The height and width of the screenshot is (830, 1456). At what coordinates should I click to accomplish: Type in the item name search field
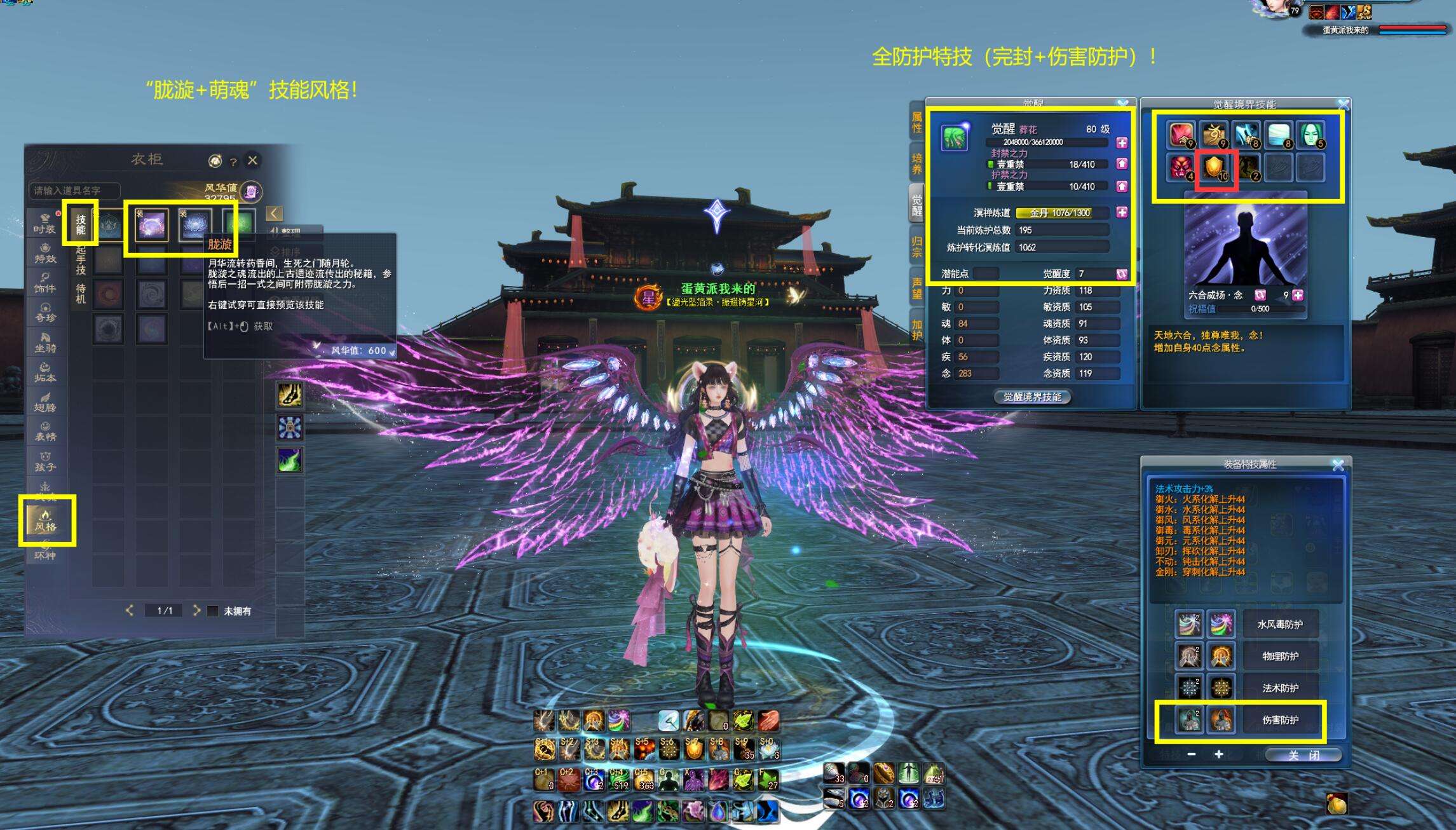click(x=74, y=191)
